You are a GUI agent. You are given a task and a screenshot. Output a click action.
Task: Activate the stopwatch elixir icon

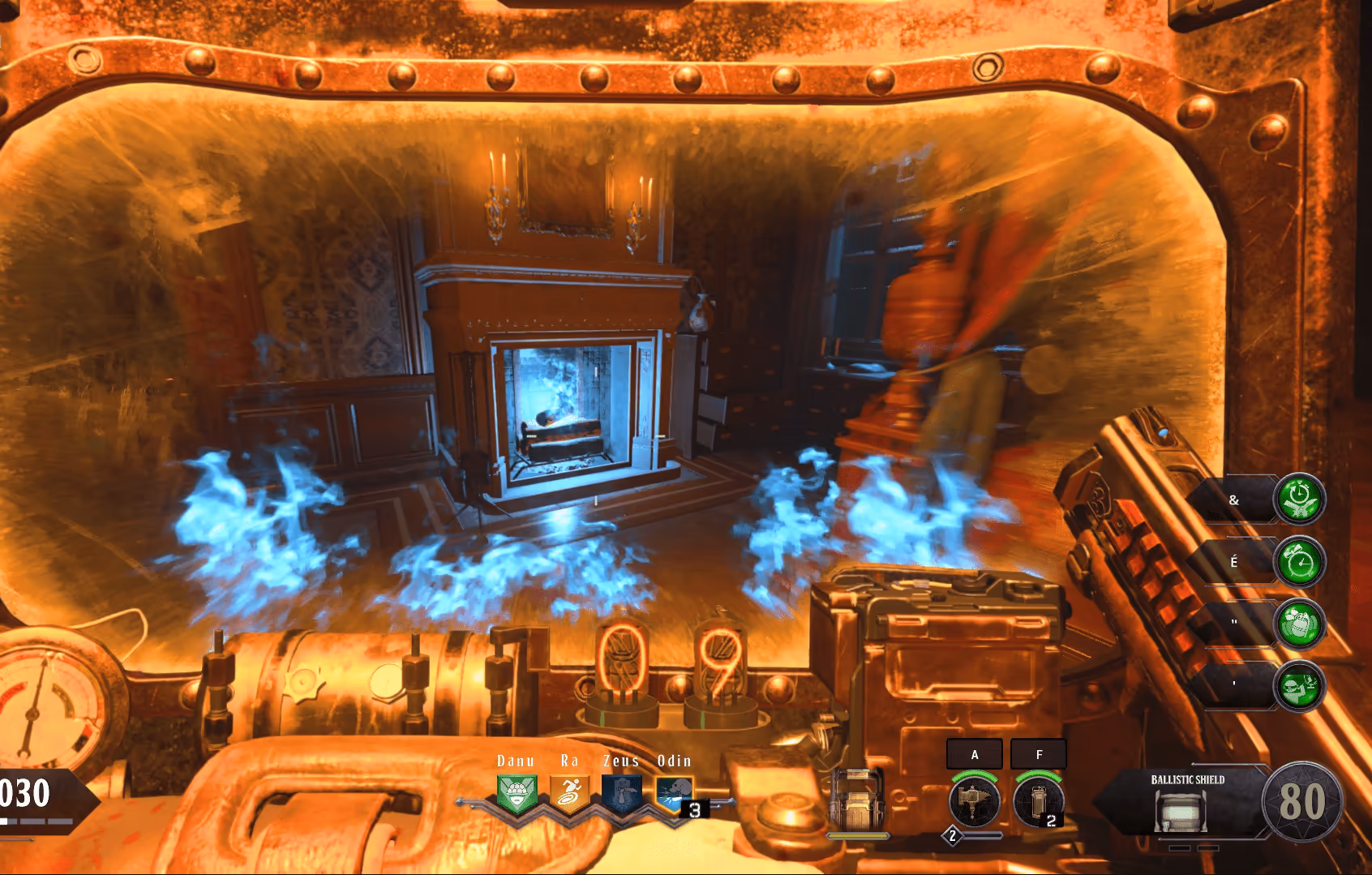1299,499
